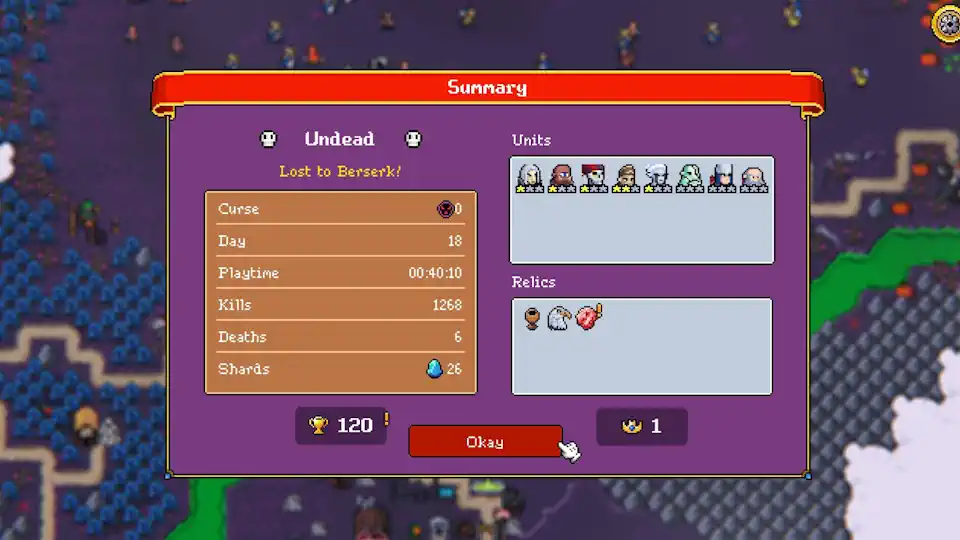Choose the bald grey-bearded elder unit
The image size is (960, 540).
(x=754, y=177)
